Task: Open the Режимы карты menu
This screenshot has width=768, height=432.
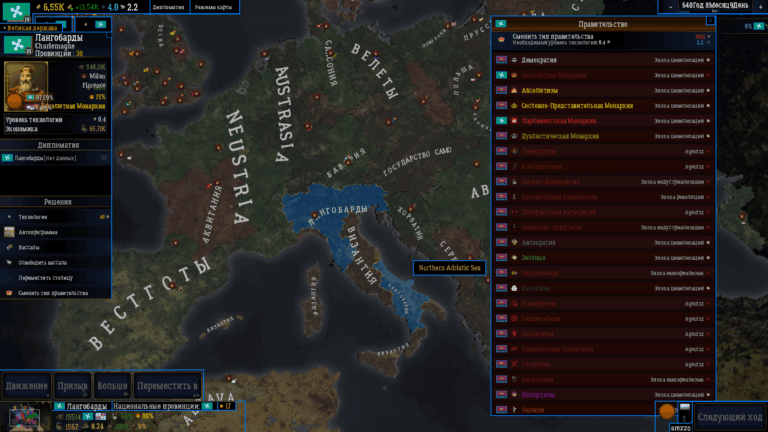Action: (216, 7)
